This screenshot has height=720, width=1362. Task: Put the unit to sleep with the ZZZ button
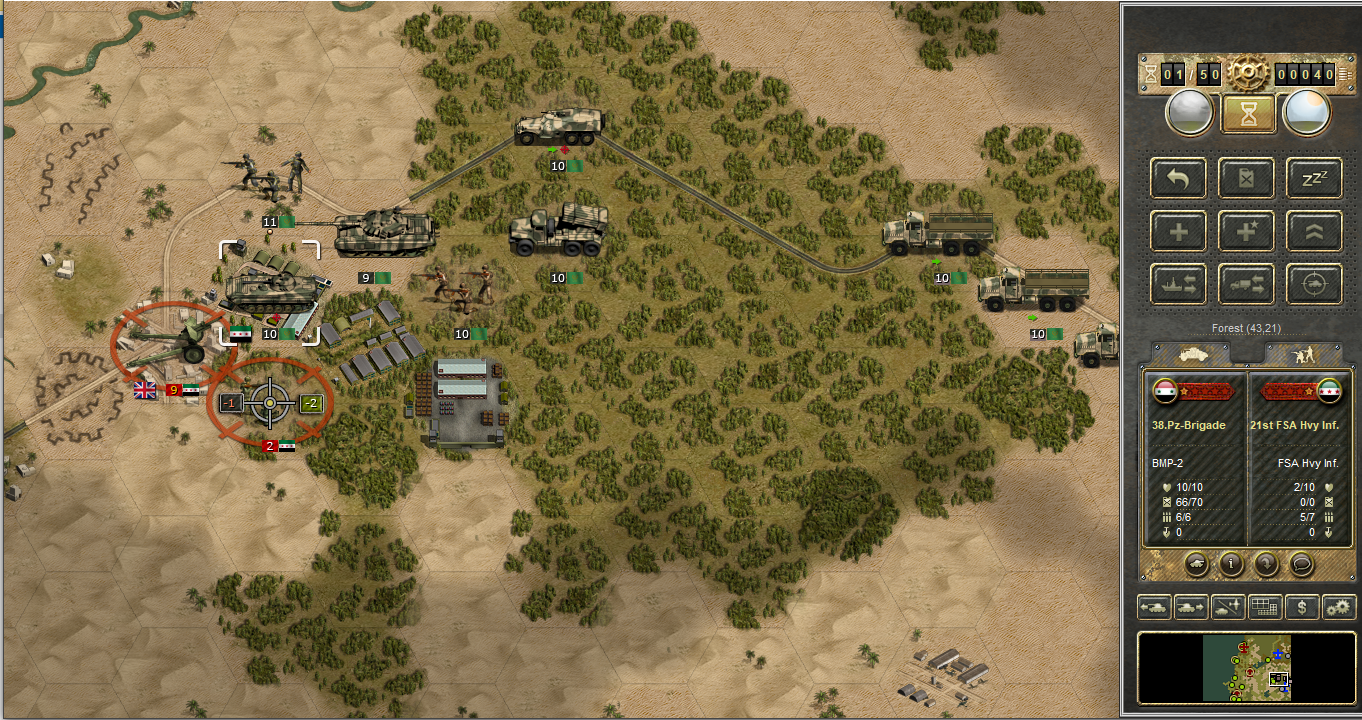click(1313, 178)
